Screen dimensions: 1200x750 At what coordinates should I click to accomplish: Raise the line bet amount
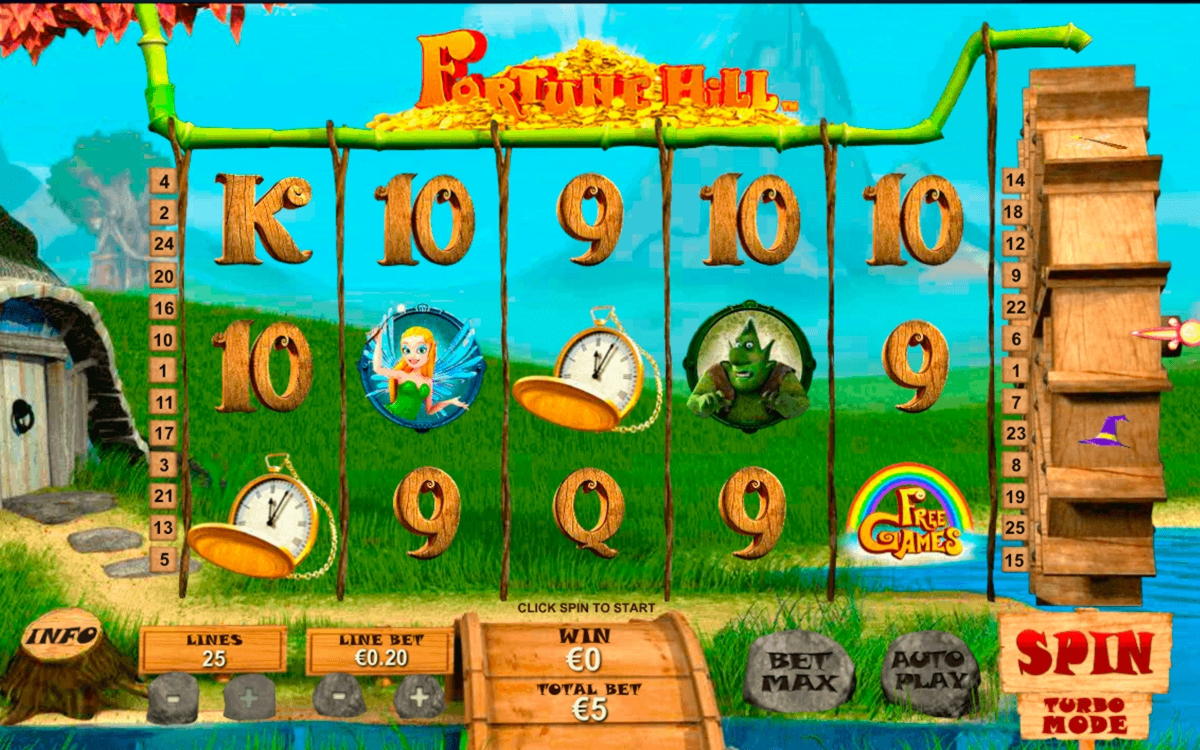418,697
